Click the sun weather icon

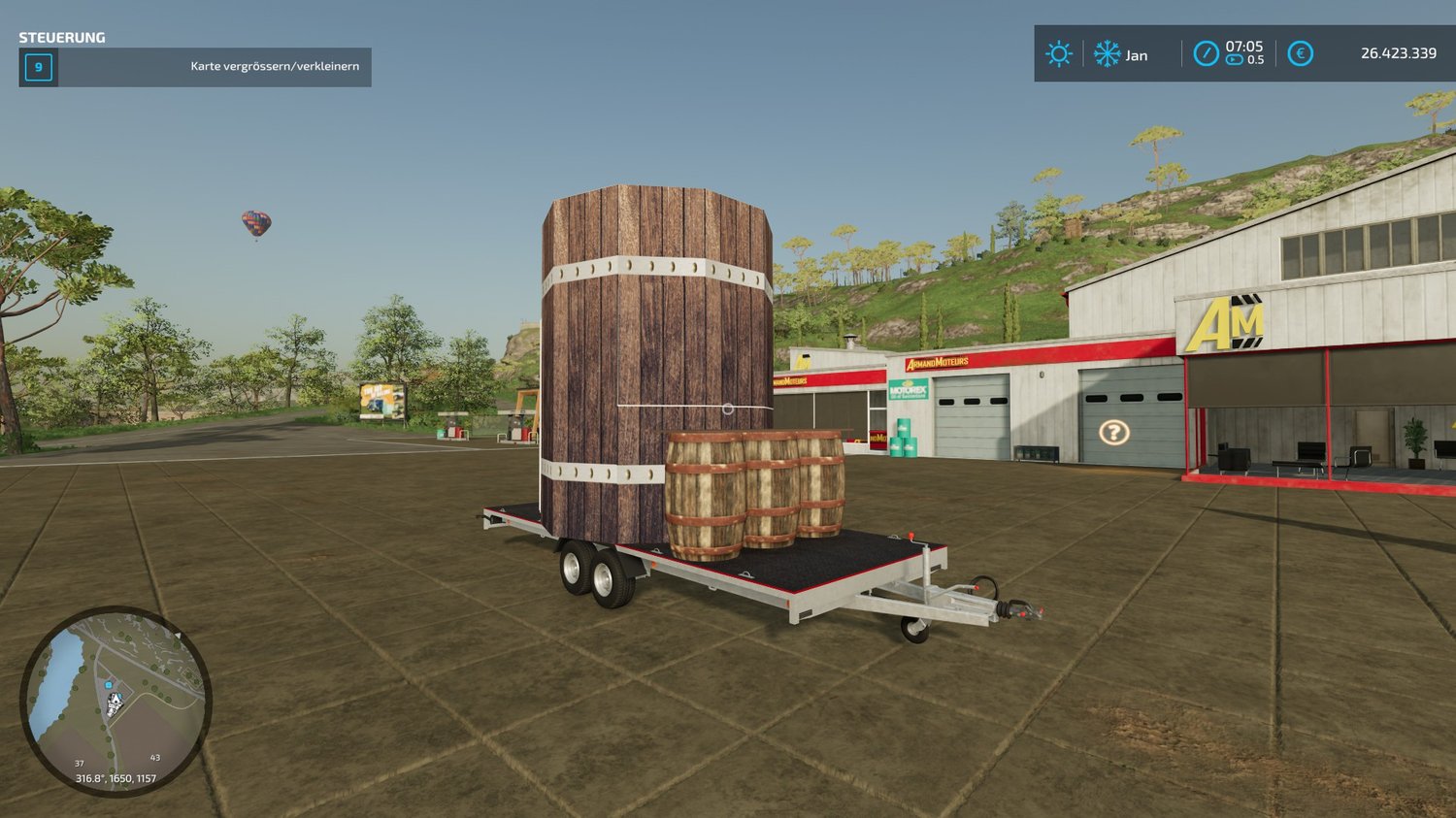pyautogui.click(x=1058, y=53)
